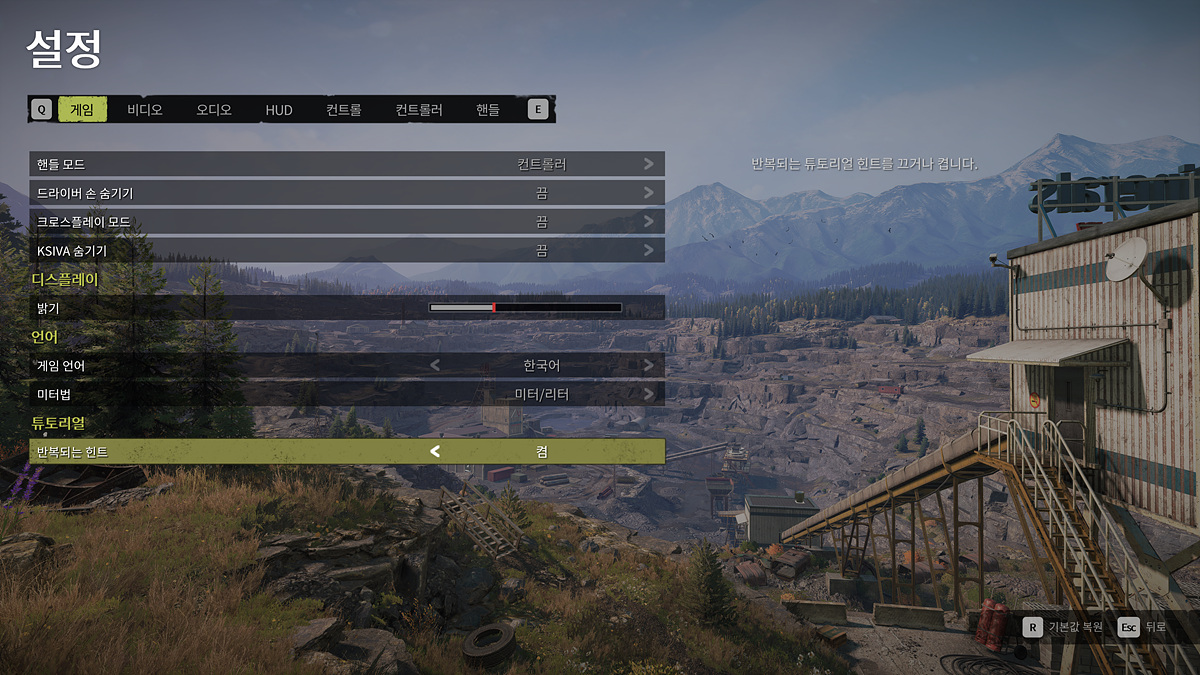Open the 컨트롤러 tab
This screenshot has width=1200, height=675.
pyautogui.click(x=419, y=110)
